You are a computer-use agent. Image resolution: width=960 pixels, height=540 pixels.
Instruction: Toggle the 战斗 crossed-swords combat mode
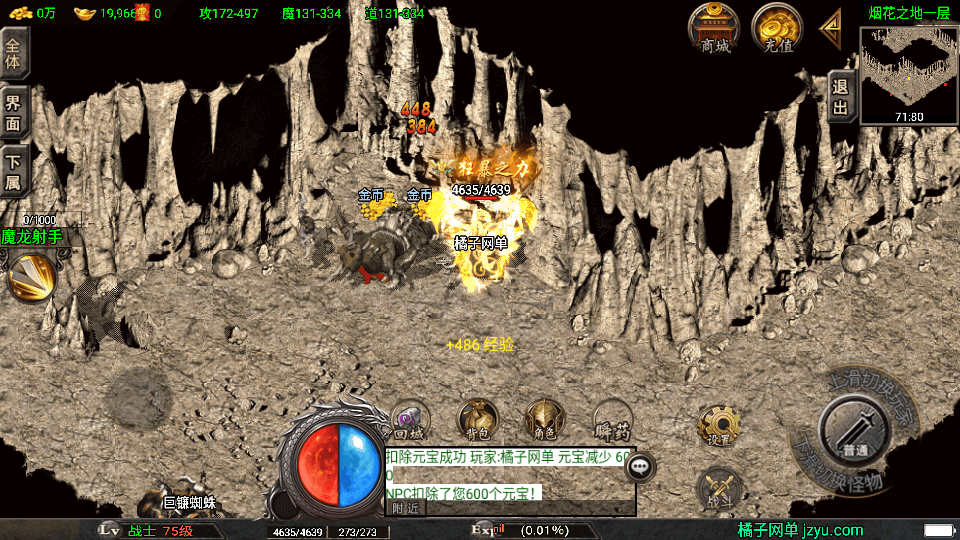coord(718,489)
